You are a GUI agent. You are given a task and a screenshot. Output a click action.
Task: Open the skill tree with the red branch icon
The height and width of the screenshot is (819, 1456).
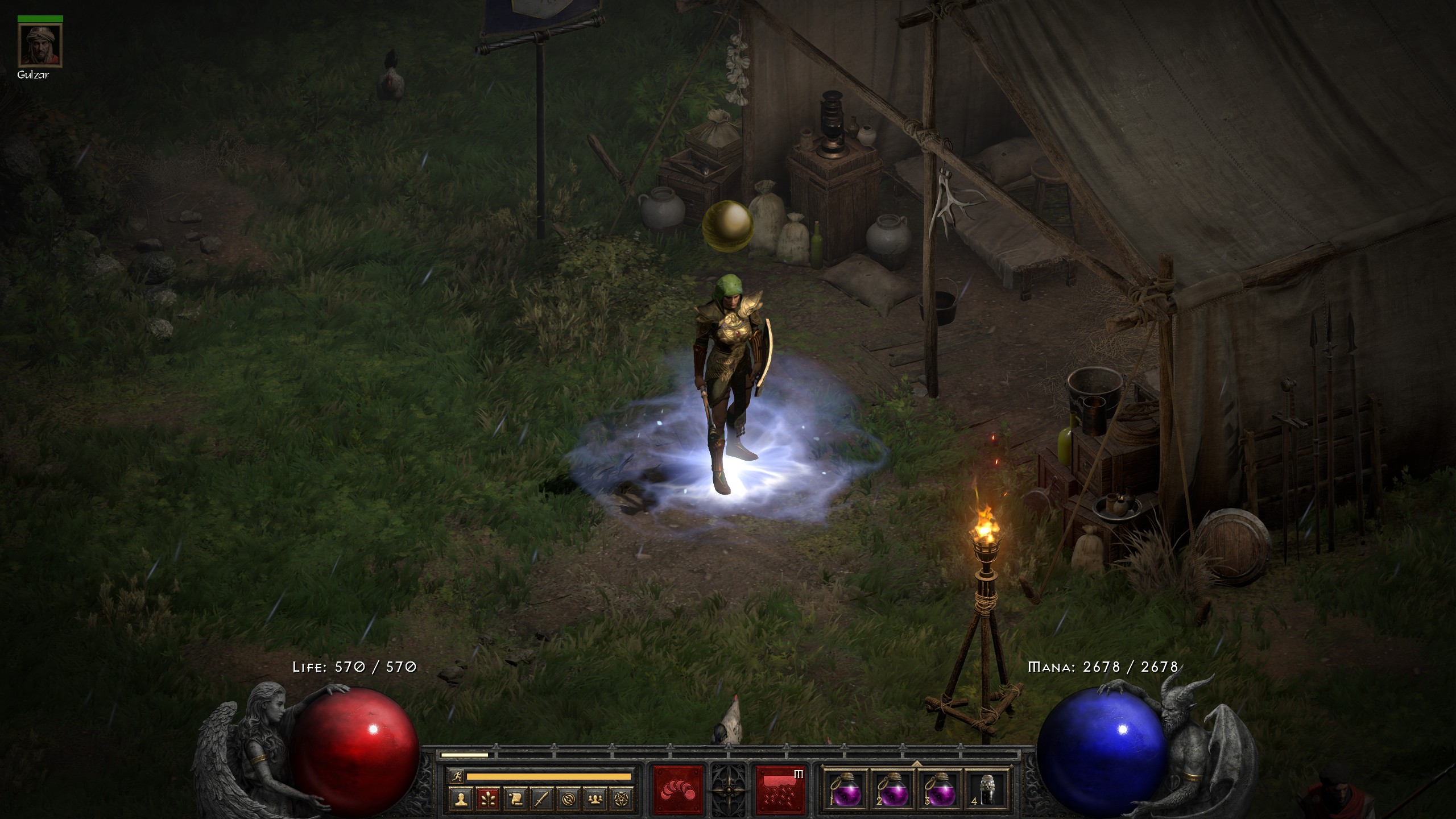tap(486, 800)
